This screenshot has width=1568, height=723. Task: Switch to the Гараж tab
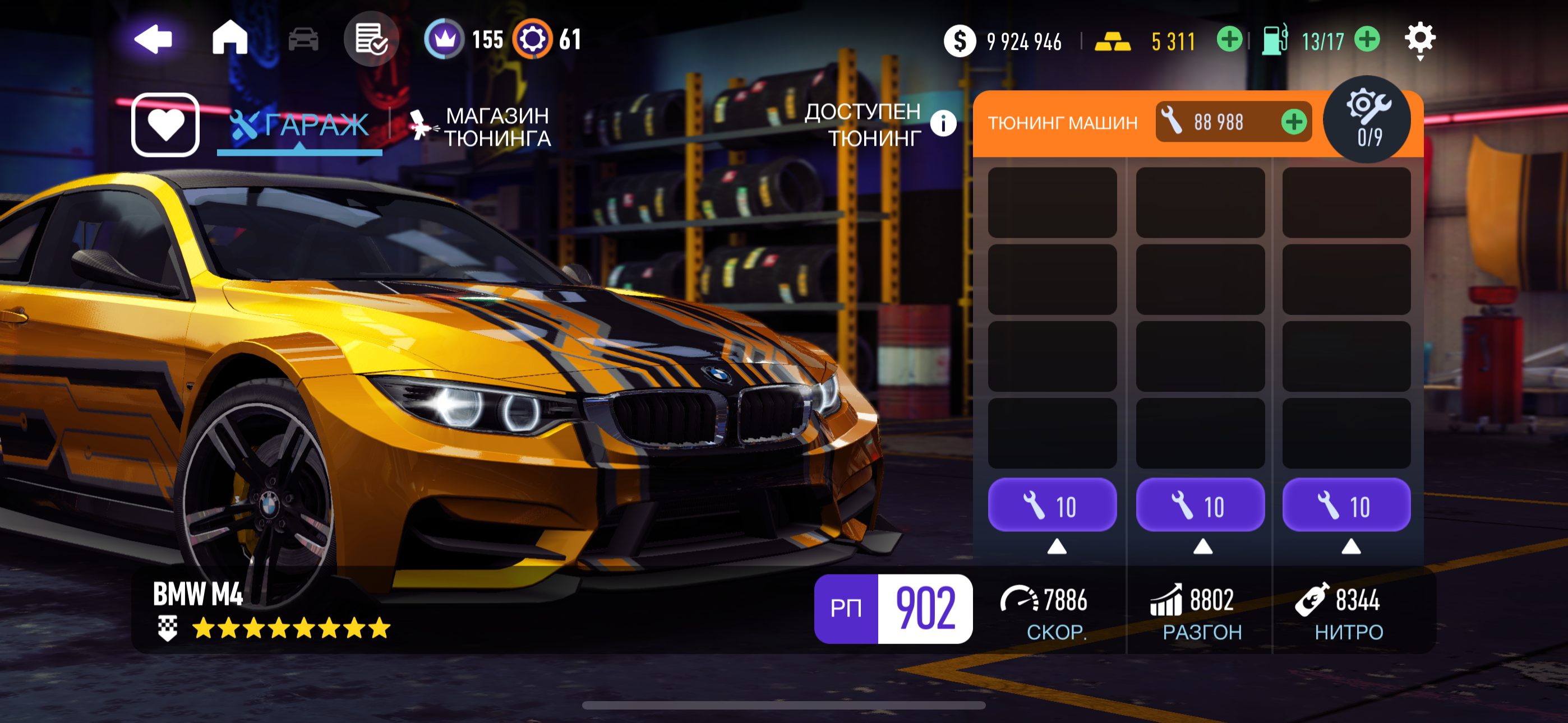299,125
